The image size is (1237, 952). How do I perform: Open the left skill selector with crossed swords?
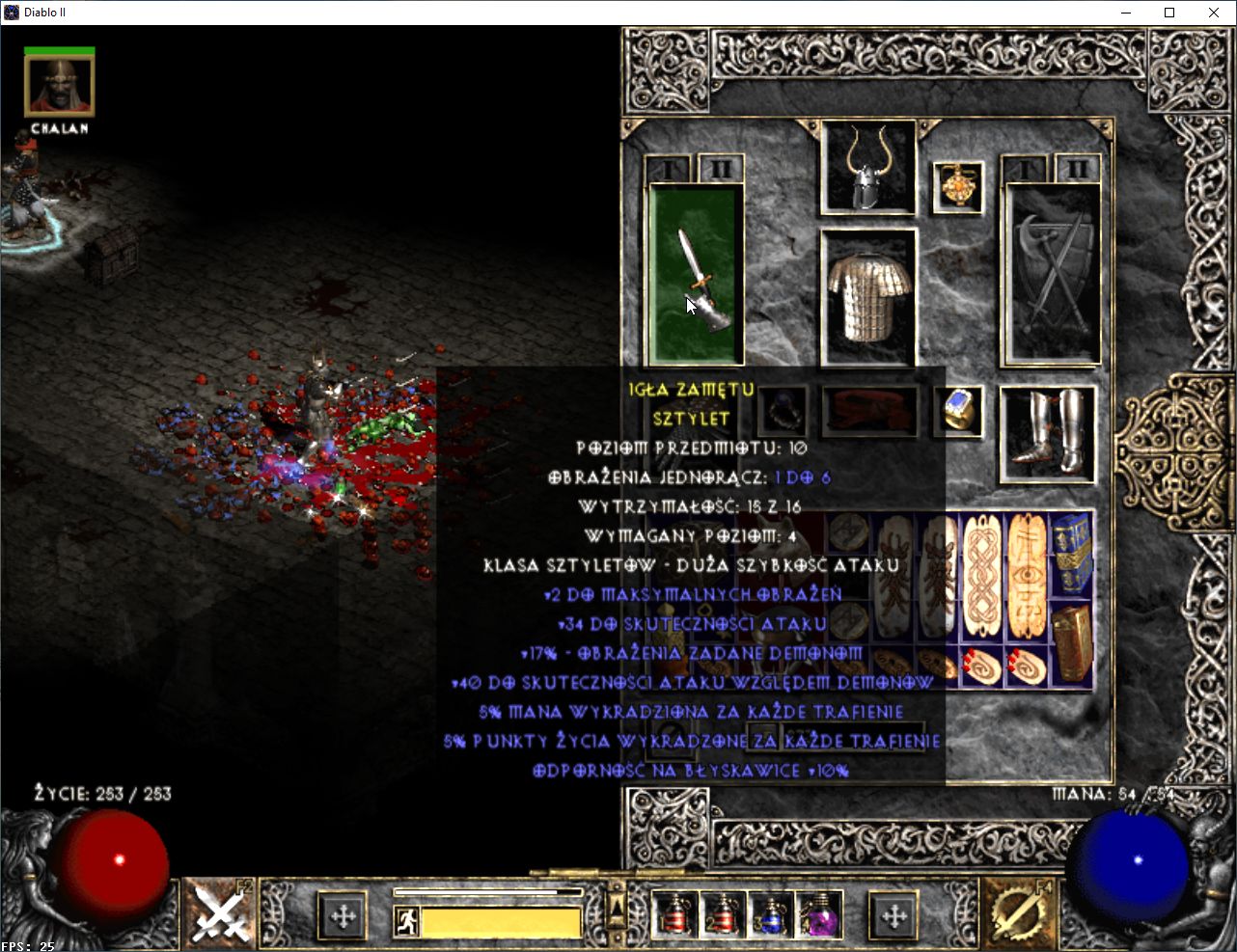(218, 912)
